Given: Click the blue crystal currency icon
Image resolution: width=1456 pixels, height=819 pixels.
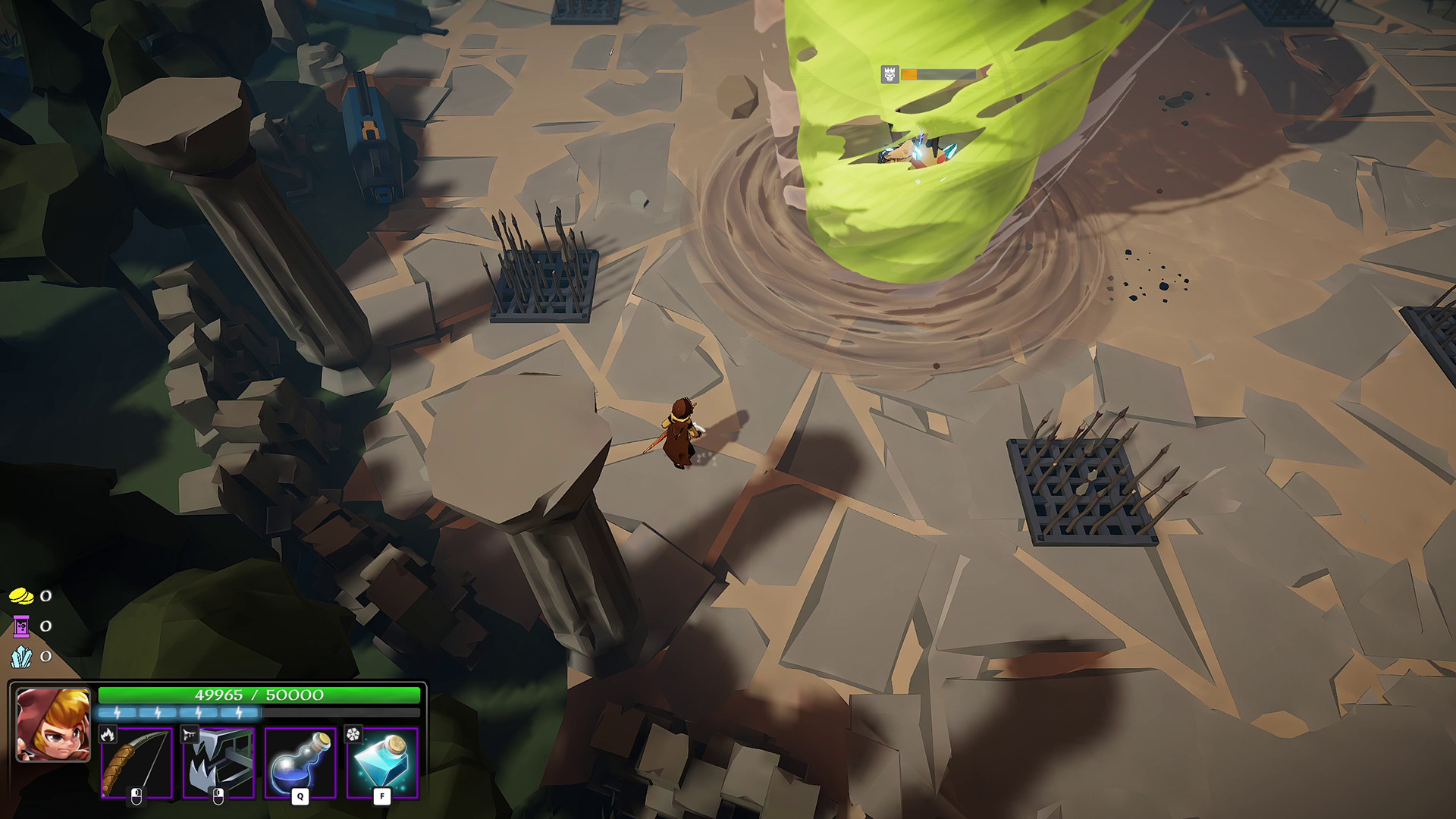Looking at the screenshot, I should tap(21, 657).
